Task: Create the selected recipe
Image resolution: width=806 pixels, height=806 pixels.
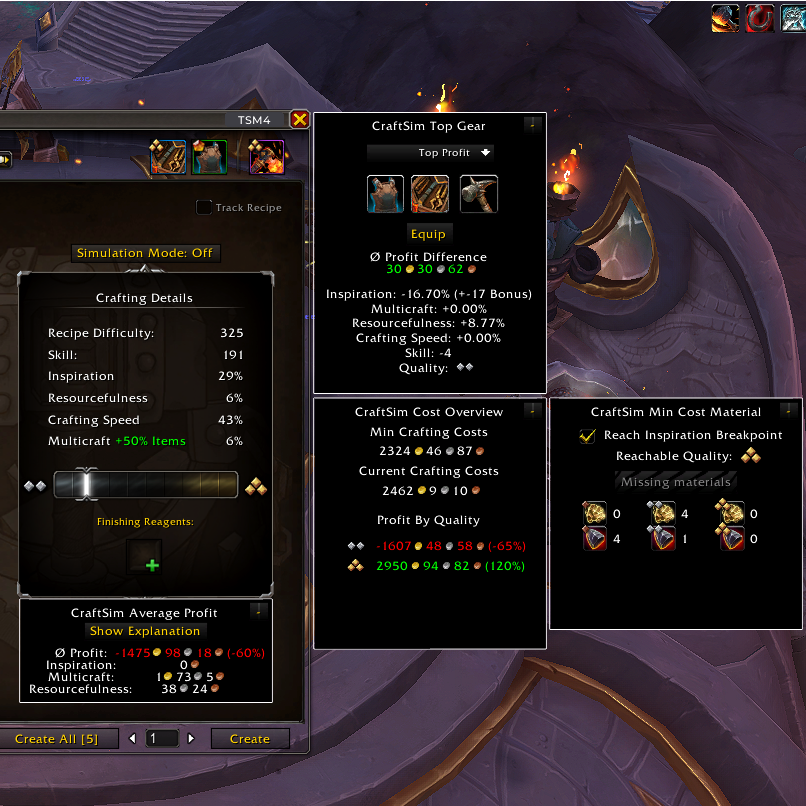Action: 249,739
